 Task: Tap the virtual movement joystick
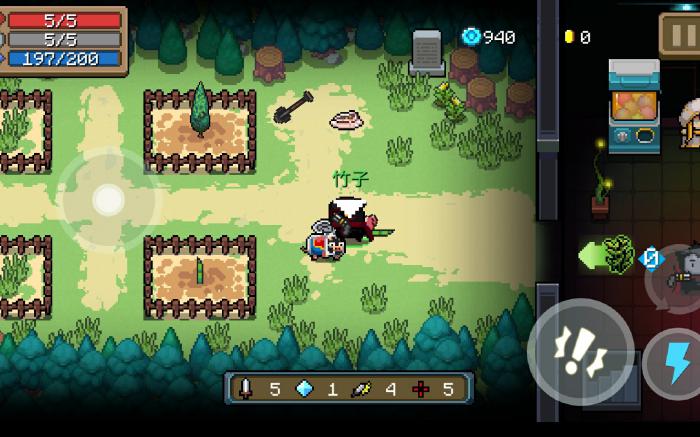[x=108, y=200]
